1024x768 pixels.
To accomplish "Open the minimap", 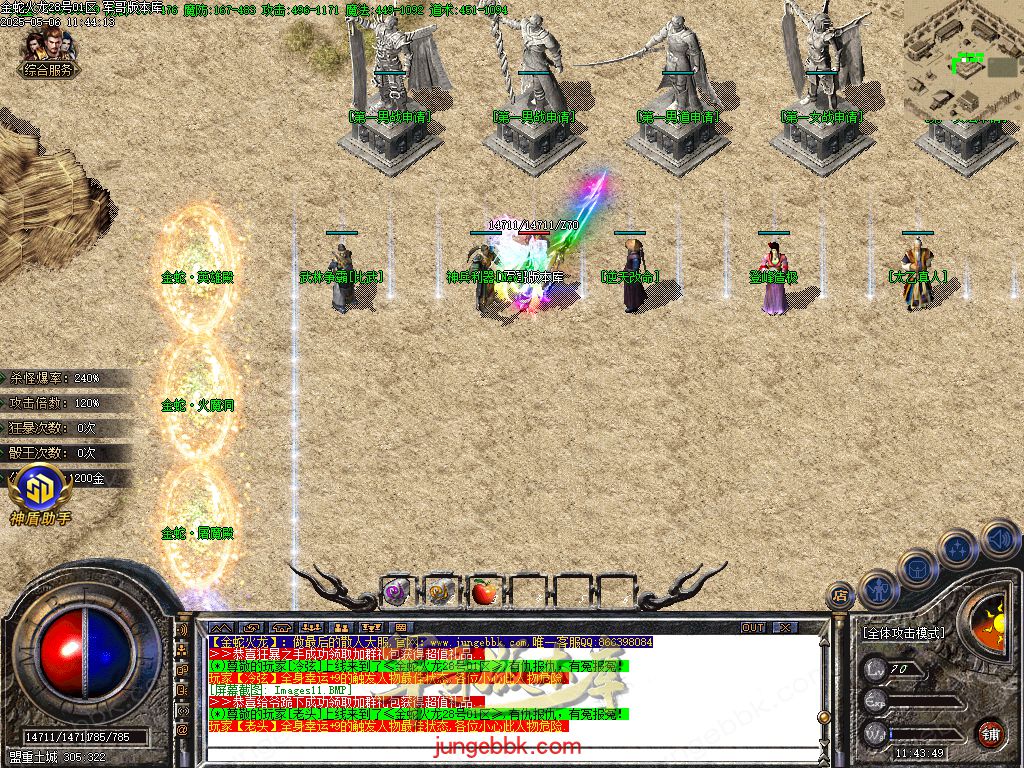I will [x=963, y=60].
